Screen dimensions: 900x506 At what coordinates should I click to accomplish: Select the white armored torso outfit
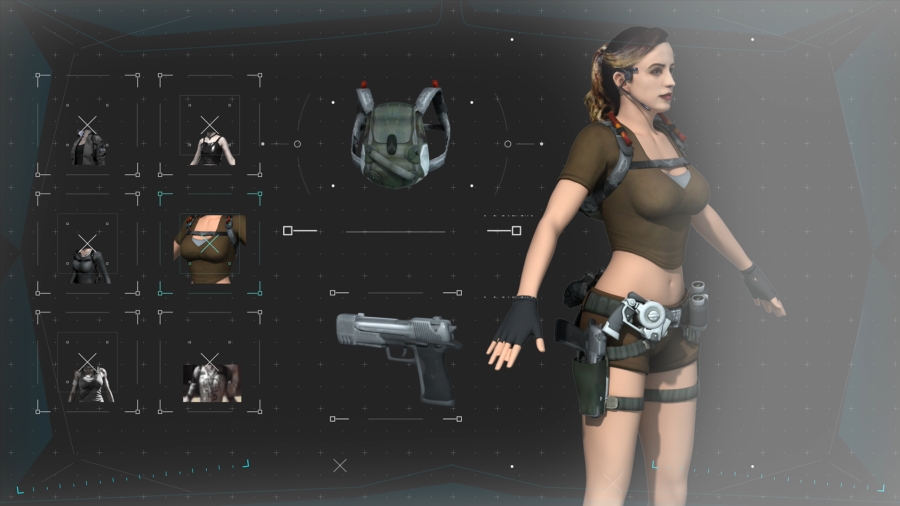211,379
